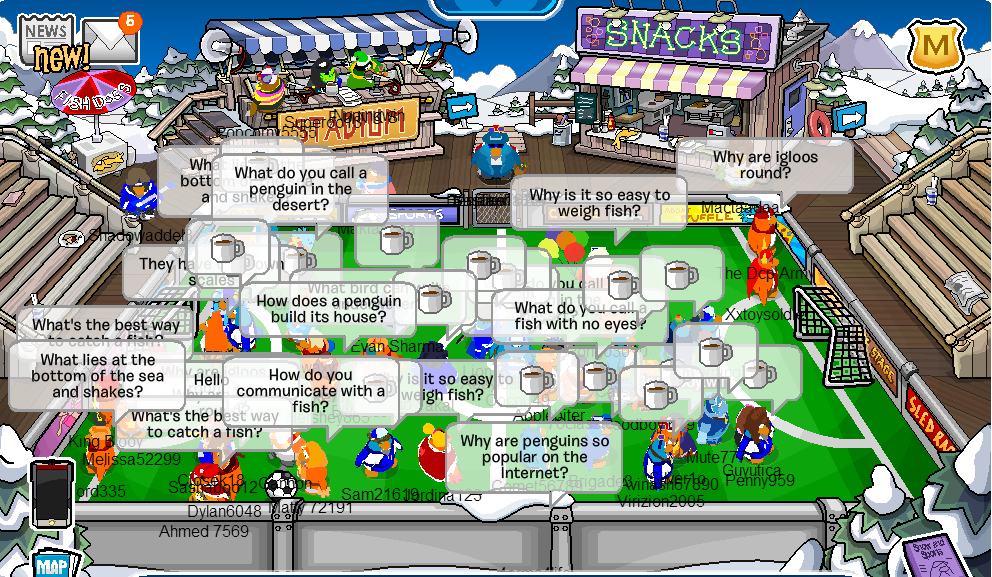Open the spy phone

click(x=51, y=494)
